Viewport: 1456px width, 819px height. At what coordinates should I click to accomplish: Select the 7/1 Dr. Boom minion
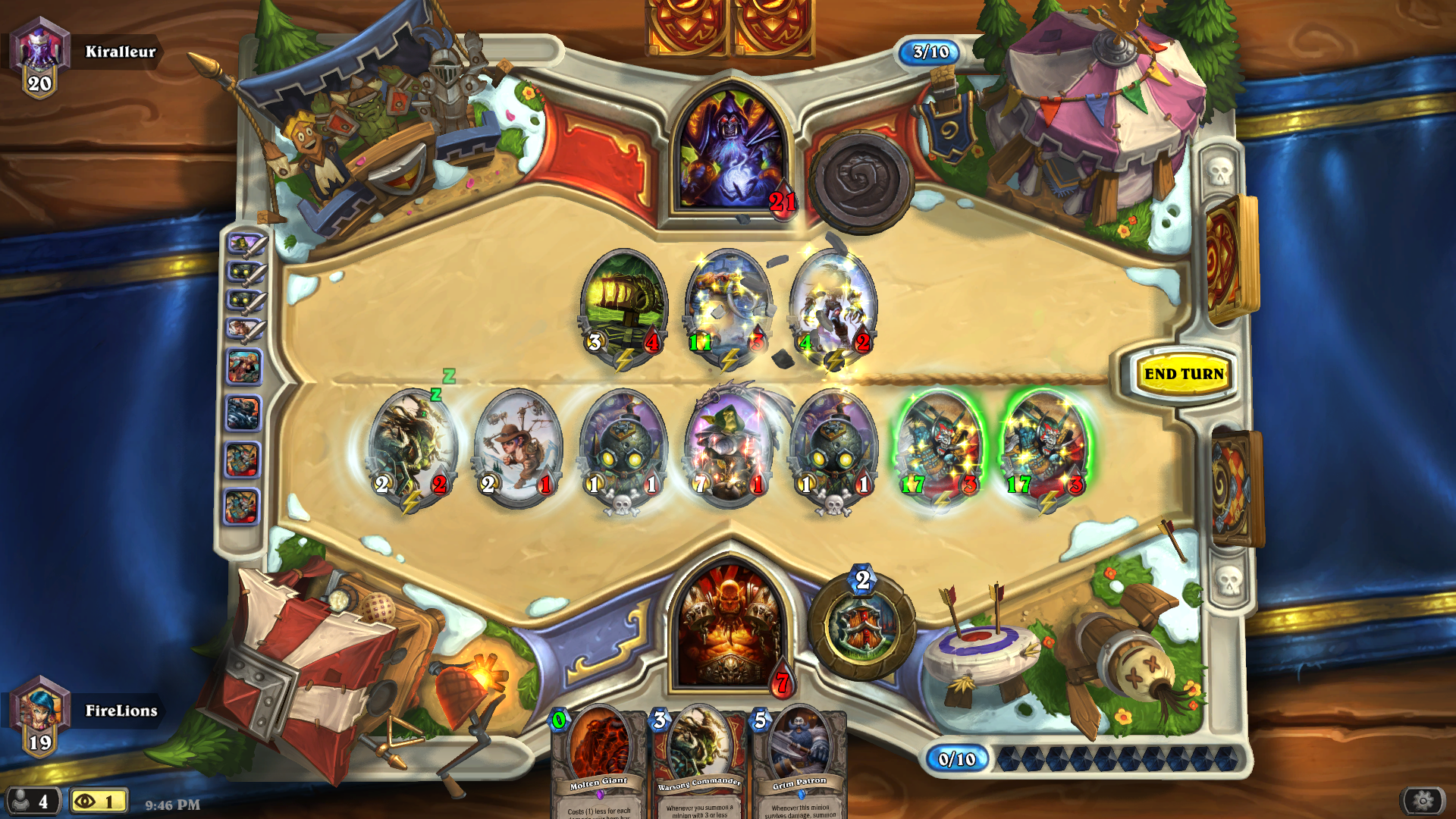pyautogui.click(x=729, y=447)
